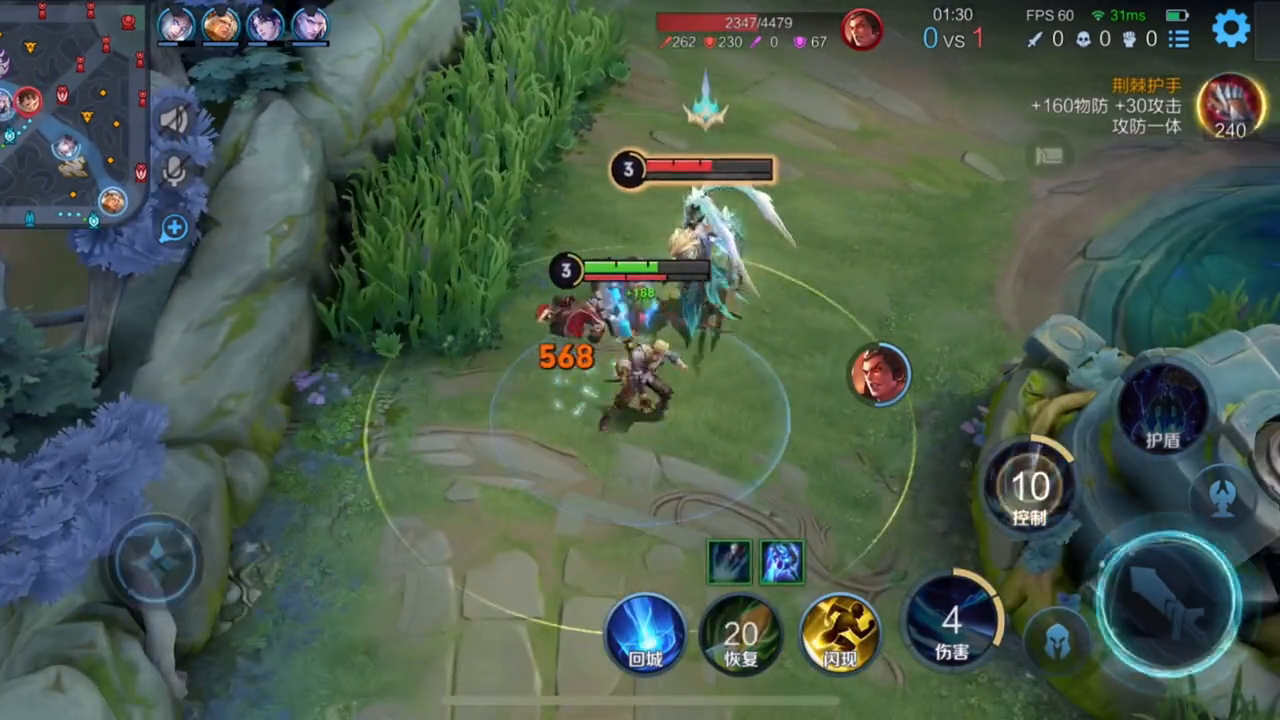Image resolution: width=1280 pixels, height=720 pixels.
Task: Buy the recommended 荆棘护手 item for 240
Action: [x=1230, y=106]
